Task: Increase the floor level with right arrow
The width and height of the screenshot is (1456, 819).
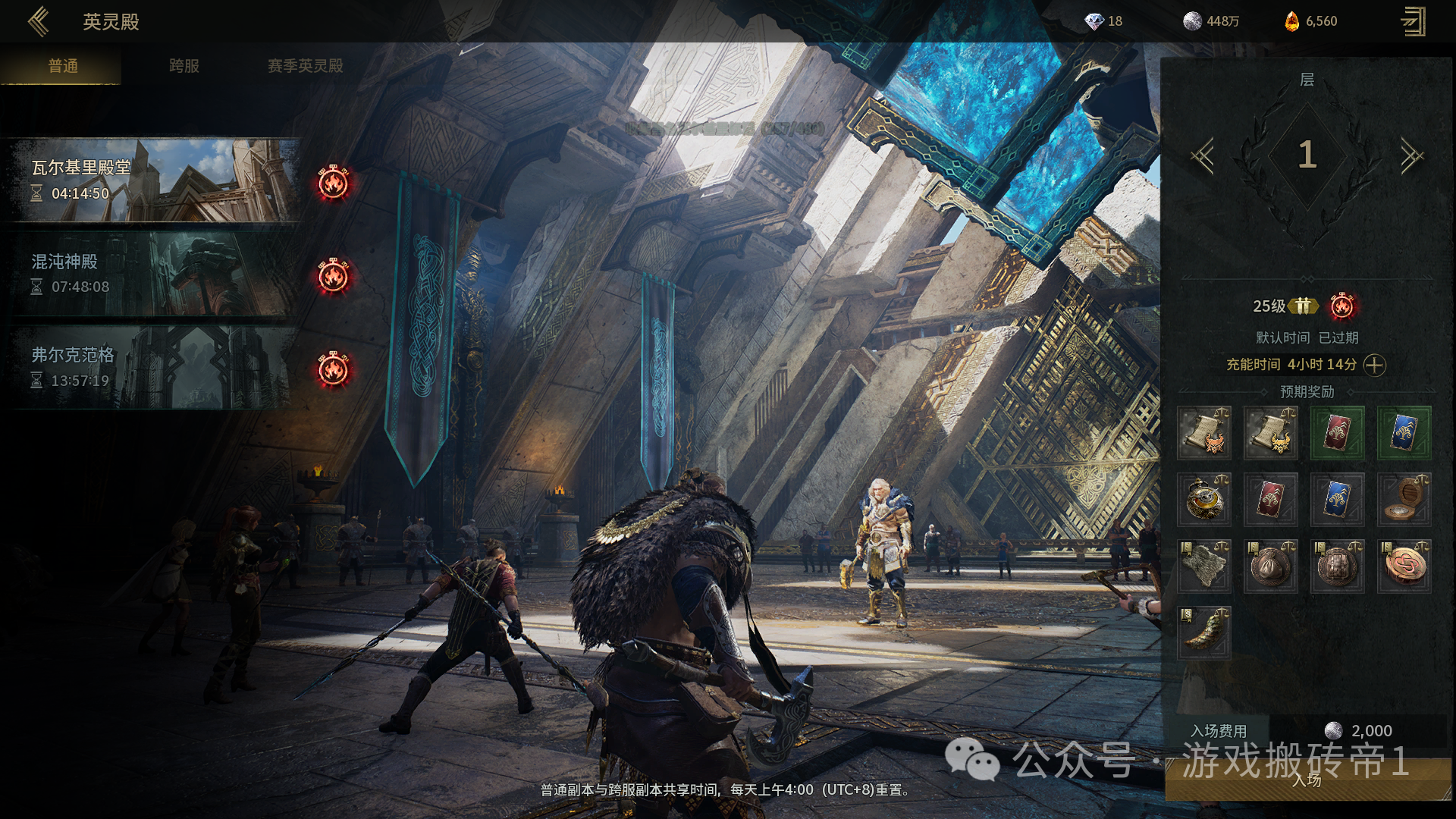Action: [1411, 156]
